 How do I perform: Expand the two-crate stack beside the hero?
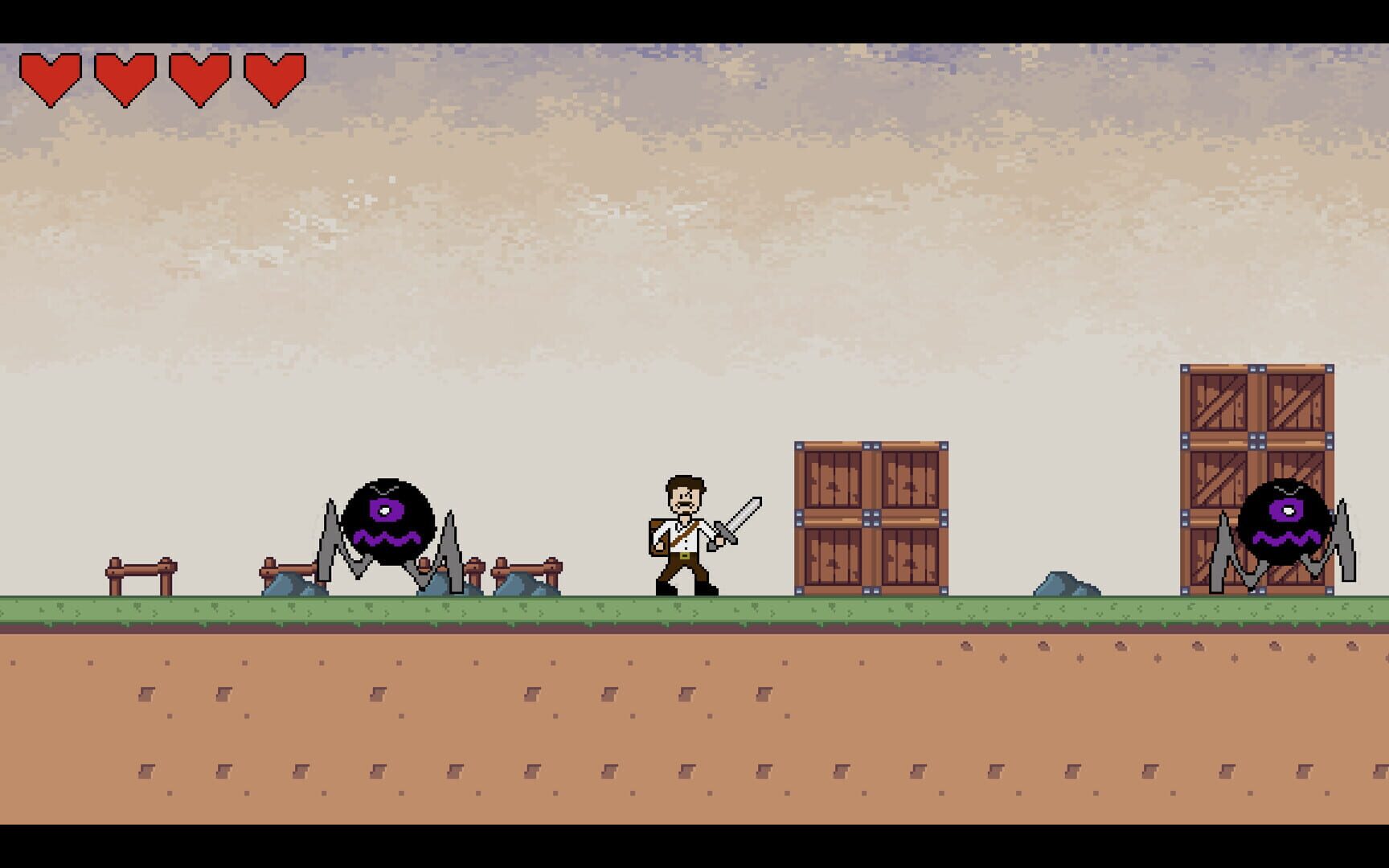[871, 518]
